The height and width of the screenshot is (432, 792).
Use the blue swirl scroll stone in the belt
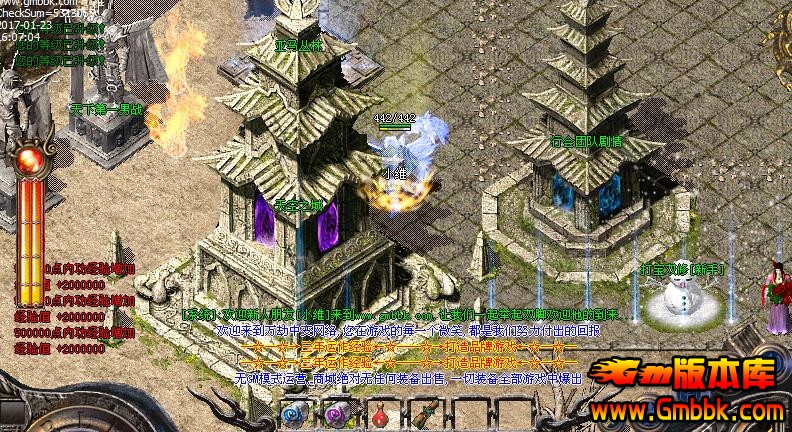[292, 414]
